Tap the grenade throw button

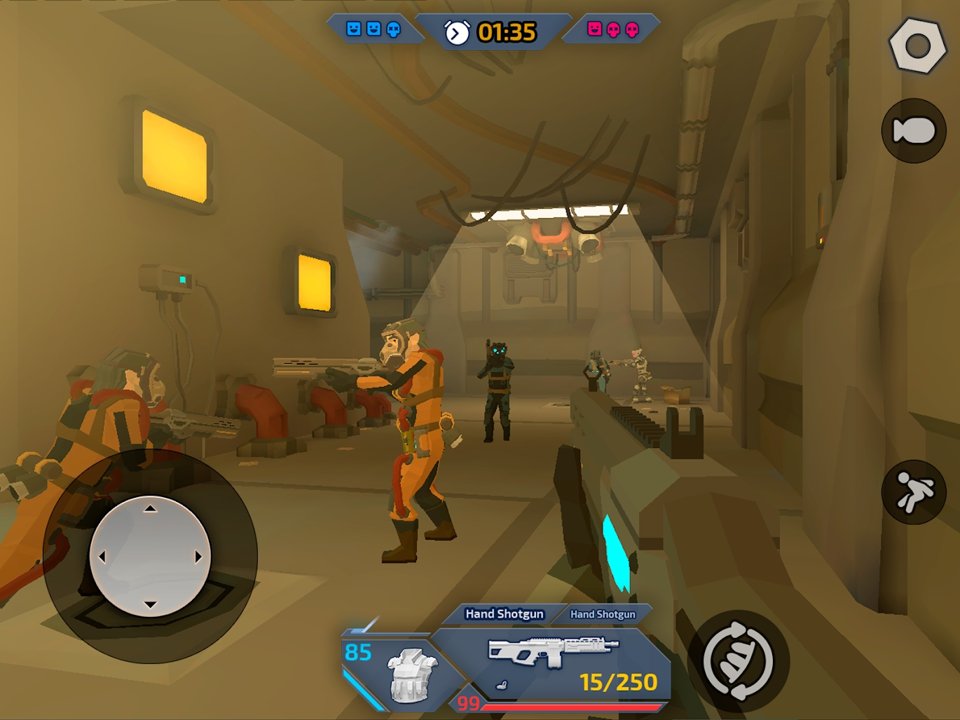tap(914, 131)
